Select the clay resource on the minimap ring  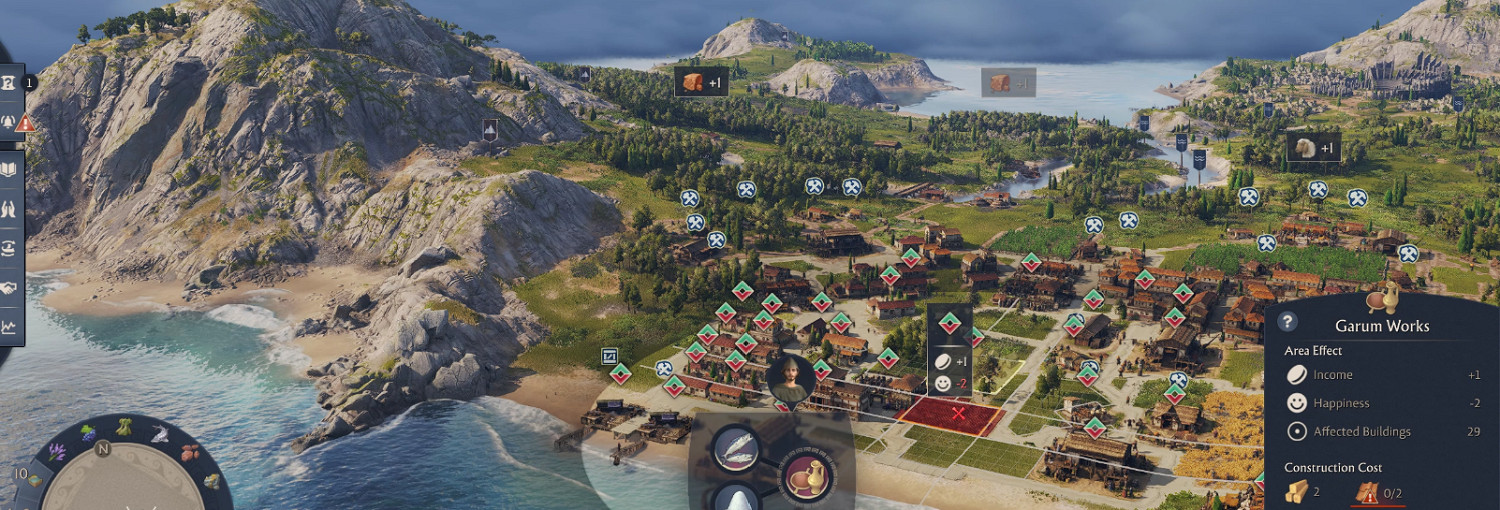(x=191, y=452)
